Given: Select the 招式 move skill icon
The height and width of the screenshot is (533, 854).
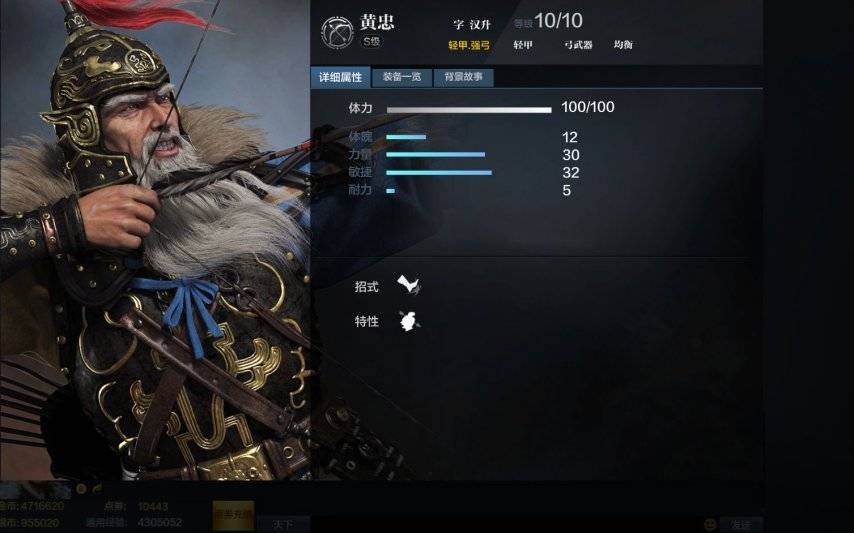Looking at the screenshot, I should [x=408, y=286].
